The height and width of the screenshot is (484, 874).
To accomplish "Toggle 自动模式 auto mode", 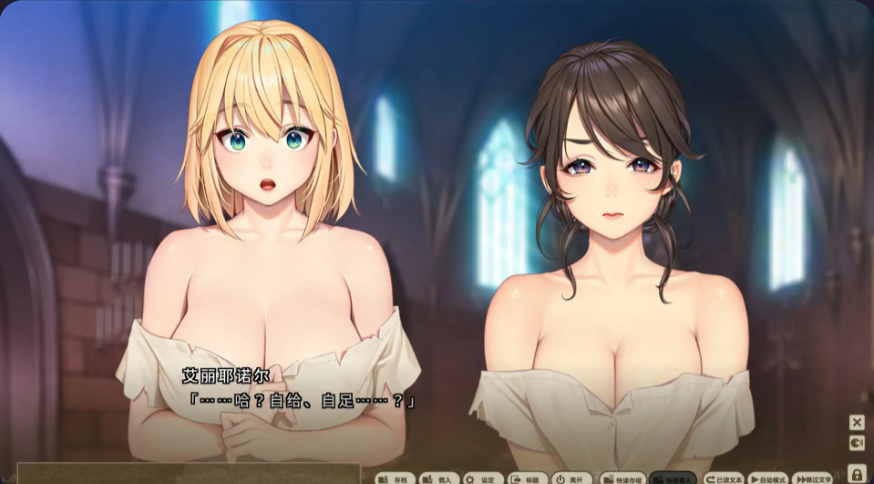I will pyautogui.click(x=769, y=478).
